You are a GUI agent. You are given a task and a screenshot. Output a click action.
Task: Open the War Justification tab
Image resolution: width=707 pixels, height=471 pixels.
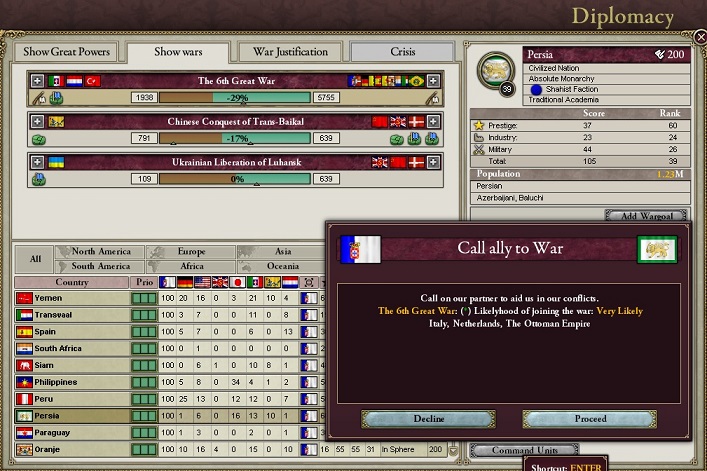pos(289,52)
